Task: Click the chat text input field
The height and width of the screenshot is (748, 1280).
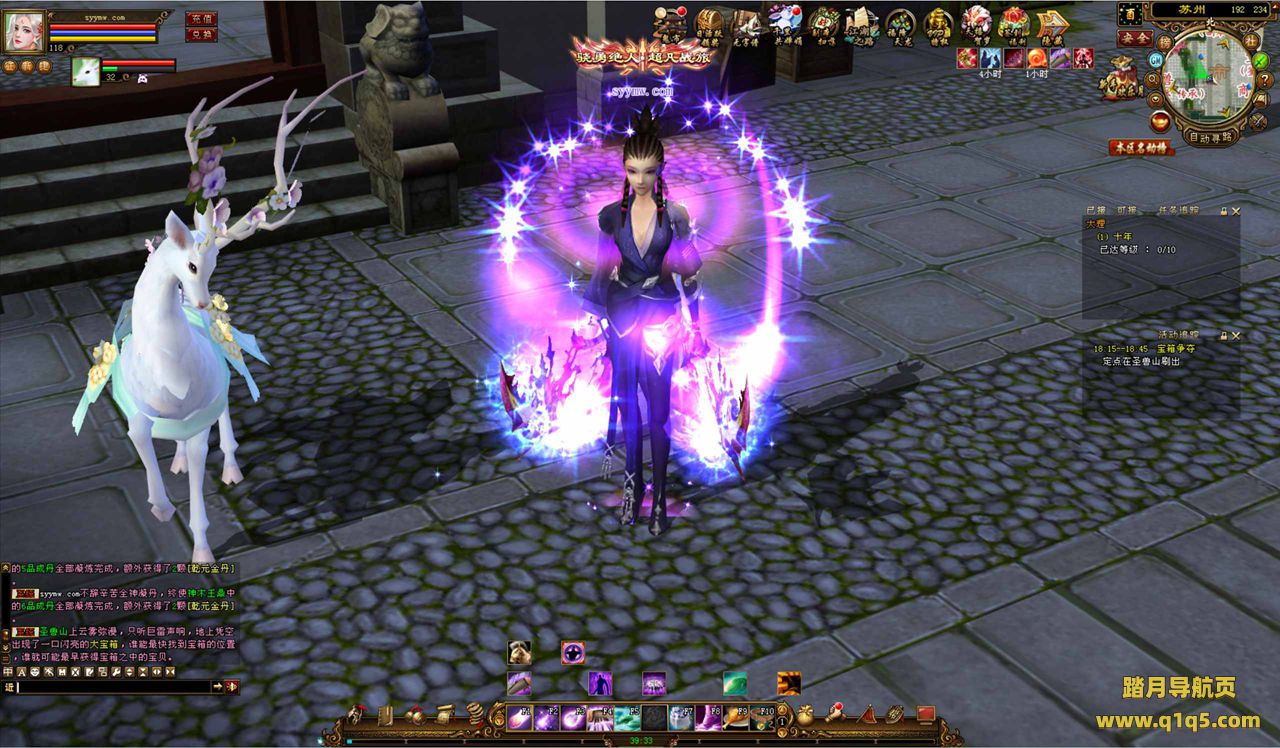Action: tap(112, 687)
